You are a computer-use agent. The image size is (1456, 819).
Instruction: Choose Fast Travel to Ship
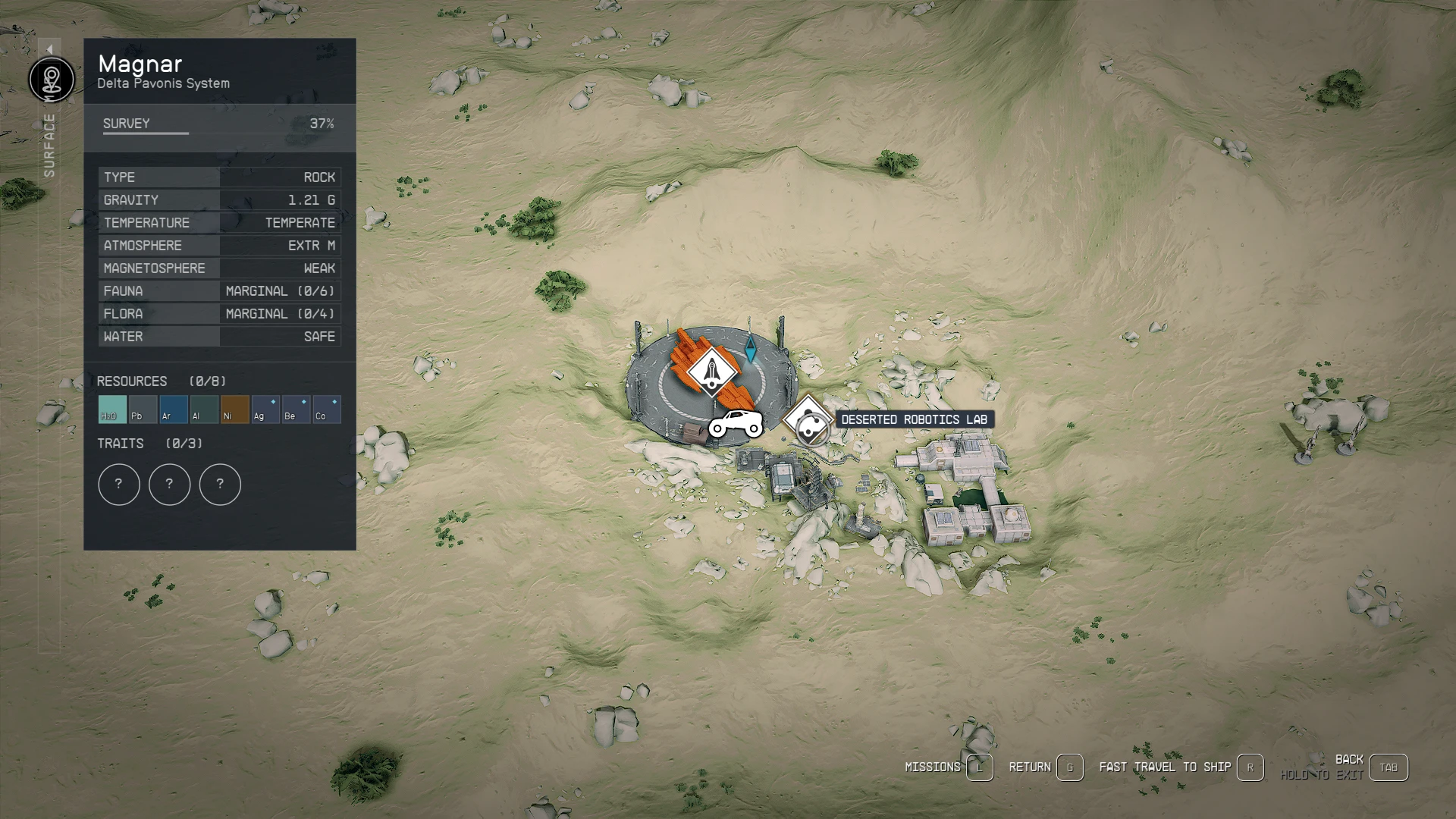point(1250,767)
